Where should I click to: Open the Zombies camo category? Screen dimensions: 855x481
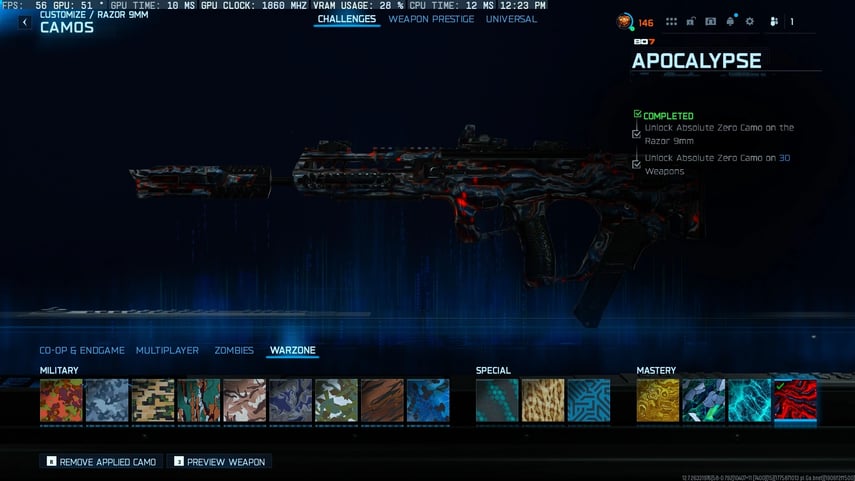click(234, 351)
